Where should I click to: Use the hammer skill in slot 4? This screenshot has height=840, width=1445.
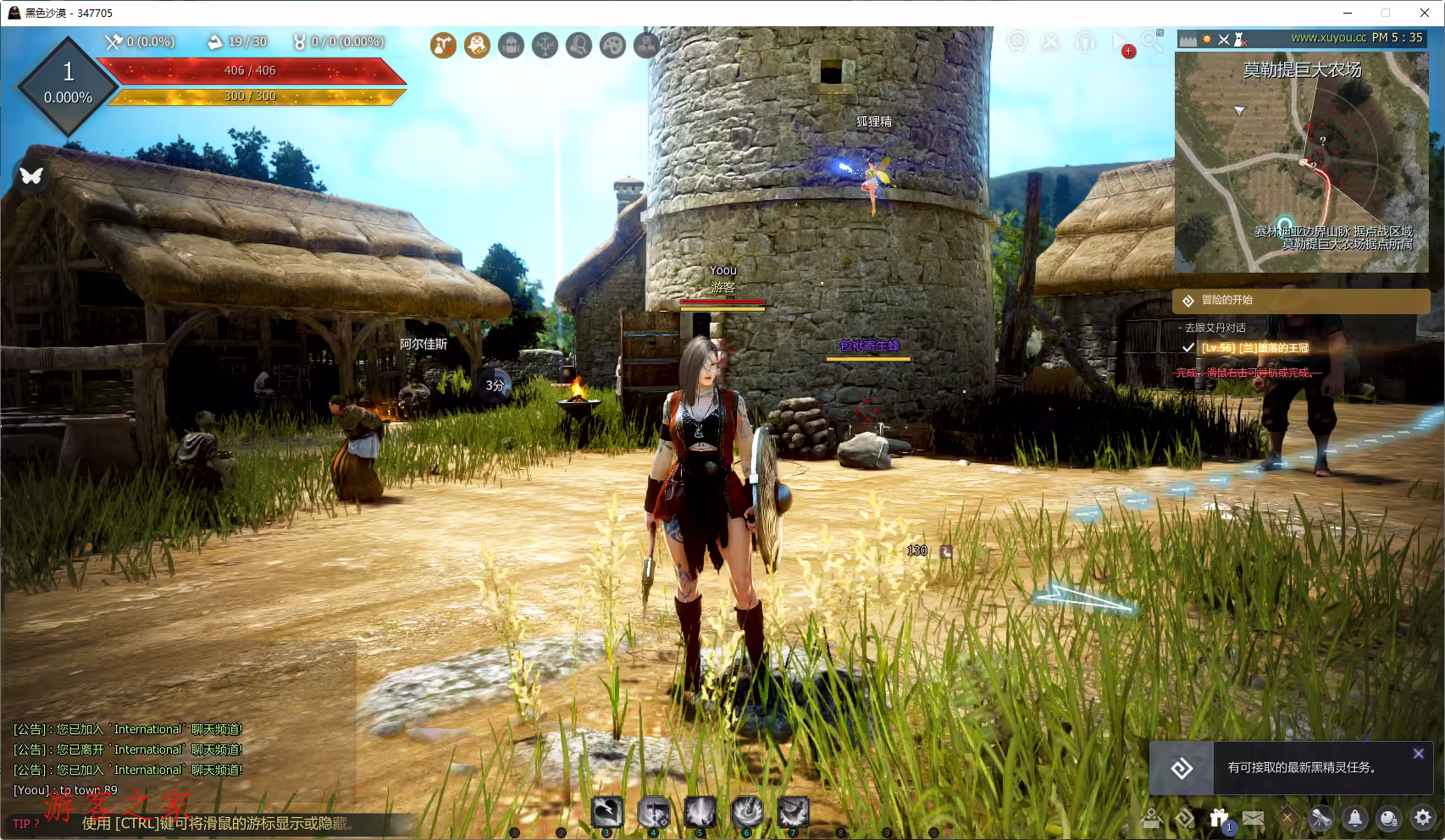653,813
